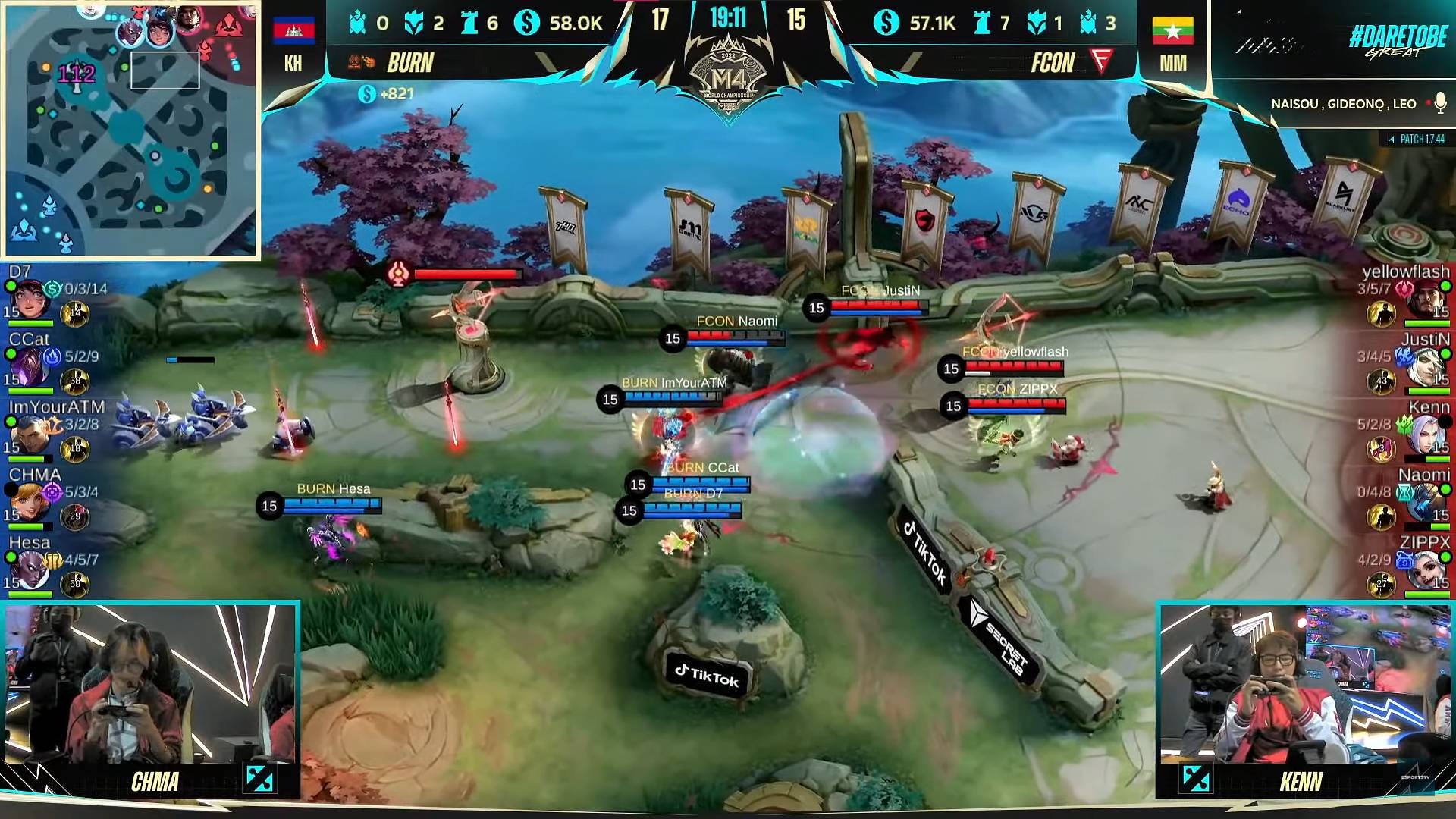Click the BURN team name banner
The width and height of the screenshot is (1456, 819).
tap(410, 63)
